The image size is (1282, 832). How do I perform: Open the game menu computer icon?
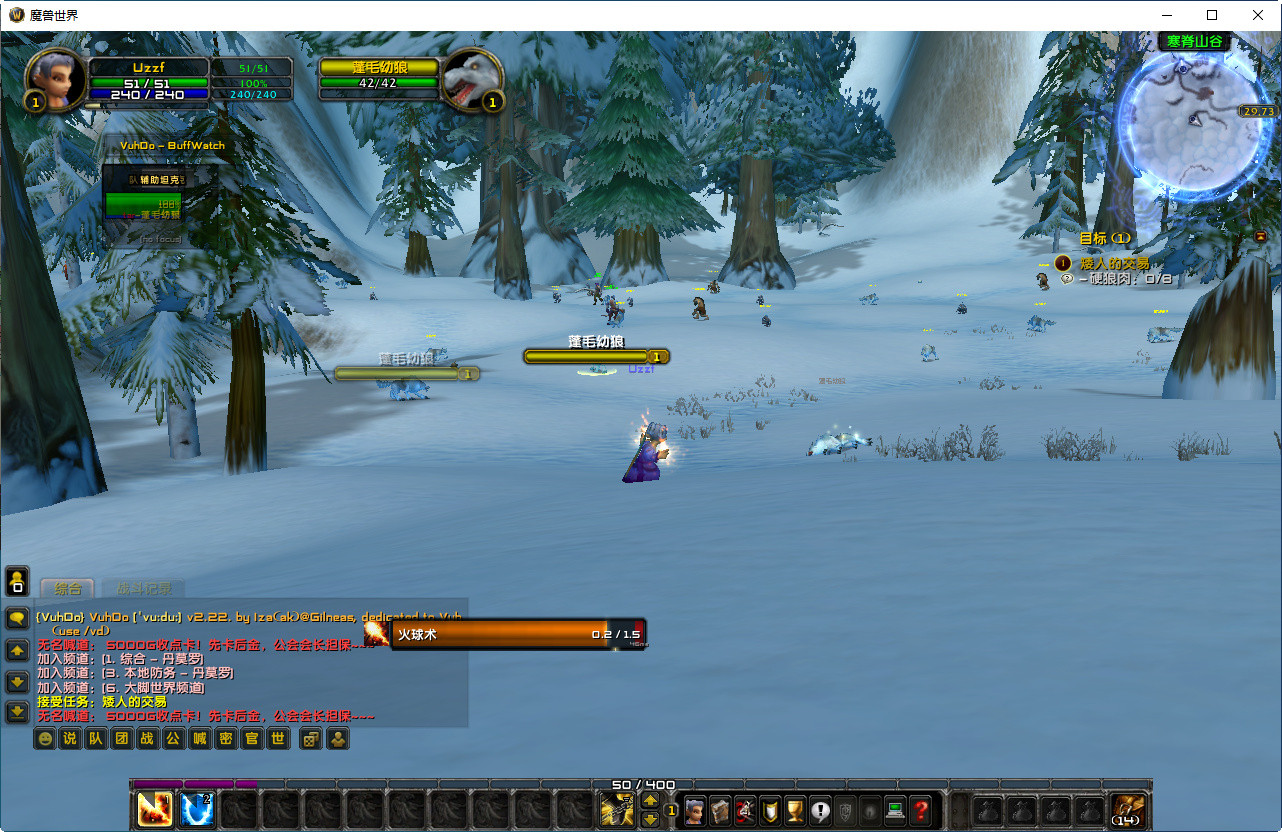[x=896, y=810]
